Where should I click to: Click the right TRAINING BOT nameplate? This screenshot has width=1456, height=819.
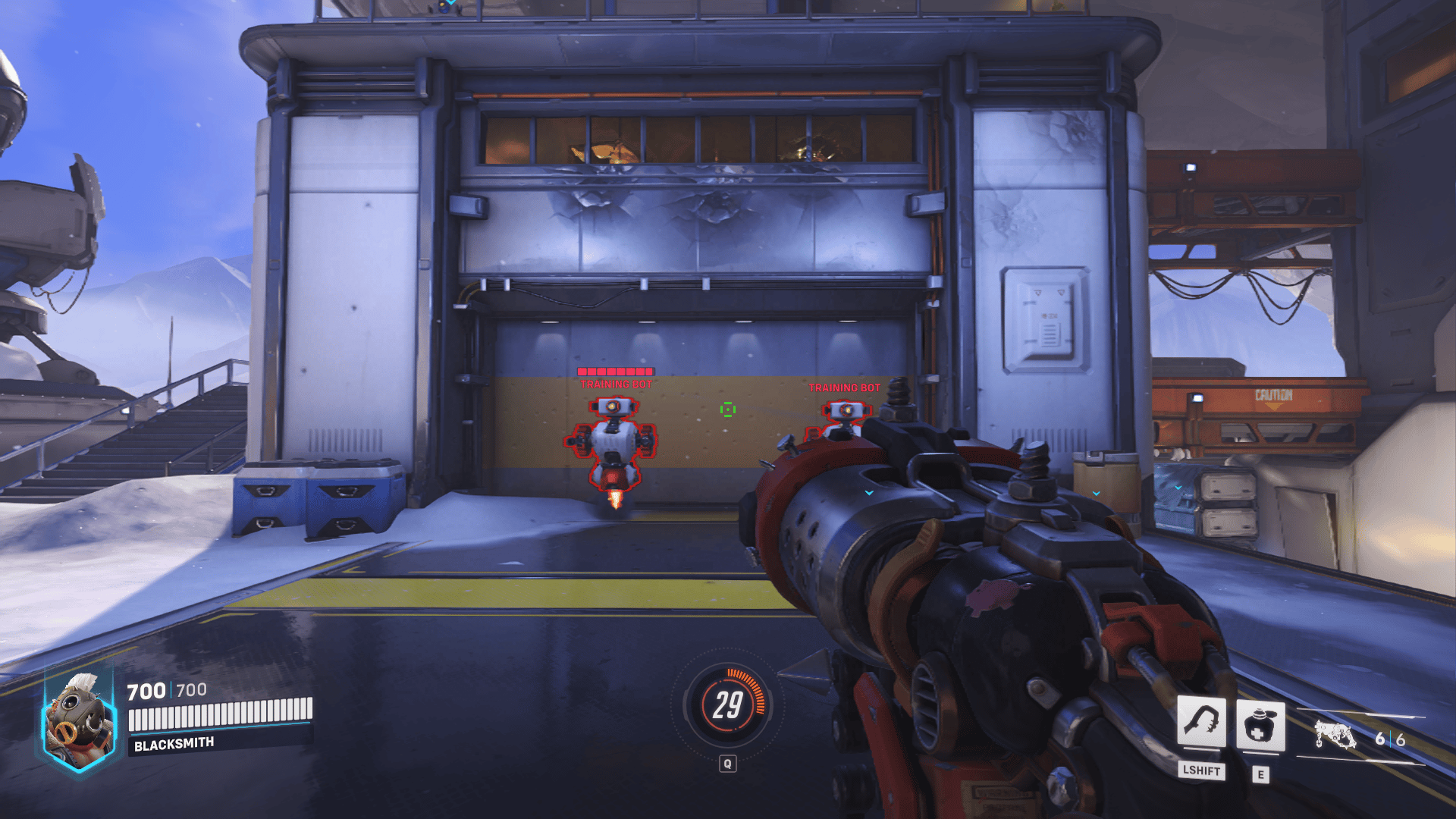coord(843,388)
